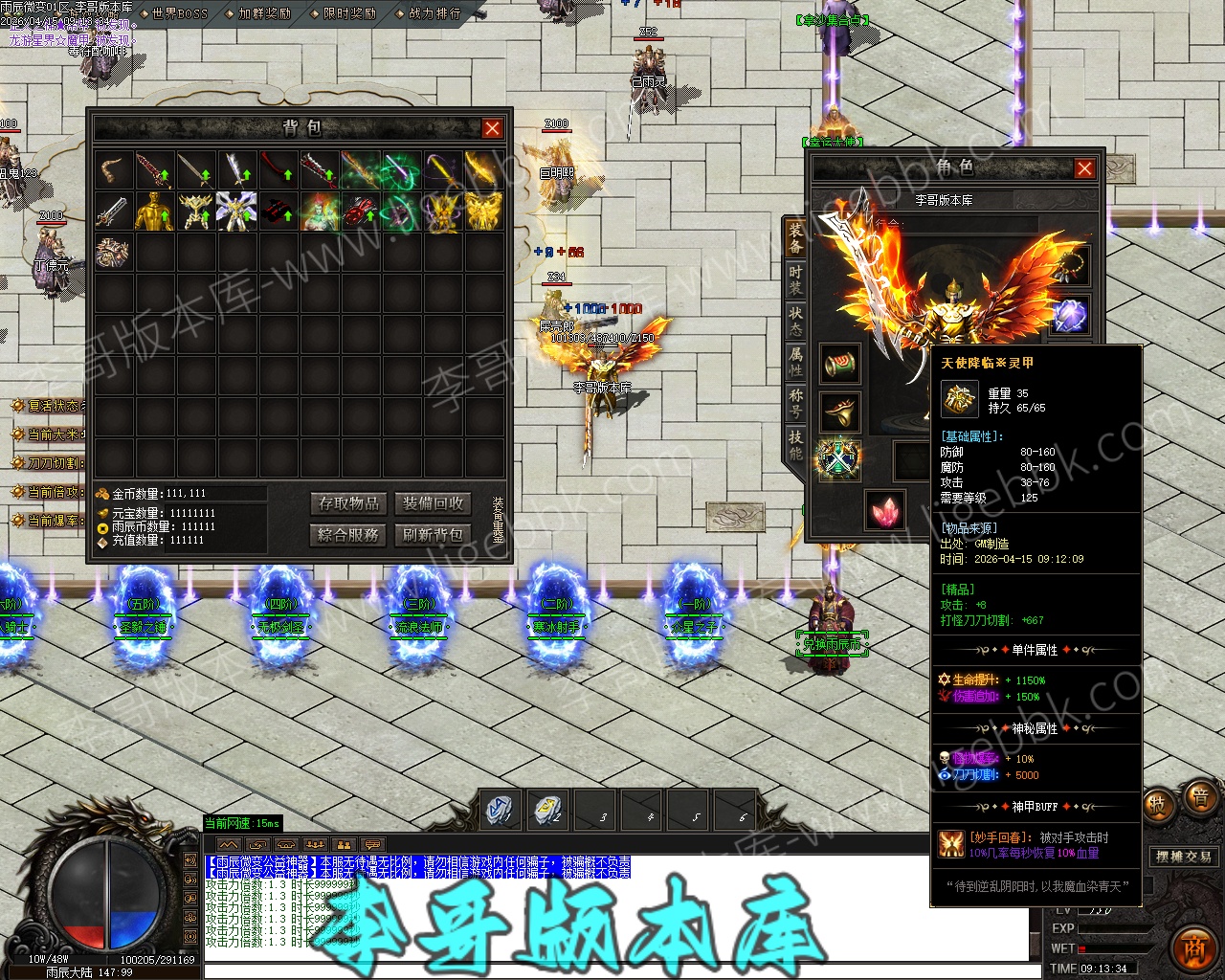
Task: Open the 属性 attributes tab
Action: [x=795, y=362]
